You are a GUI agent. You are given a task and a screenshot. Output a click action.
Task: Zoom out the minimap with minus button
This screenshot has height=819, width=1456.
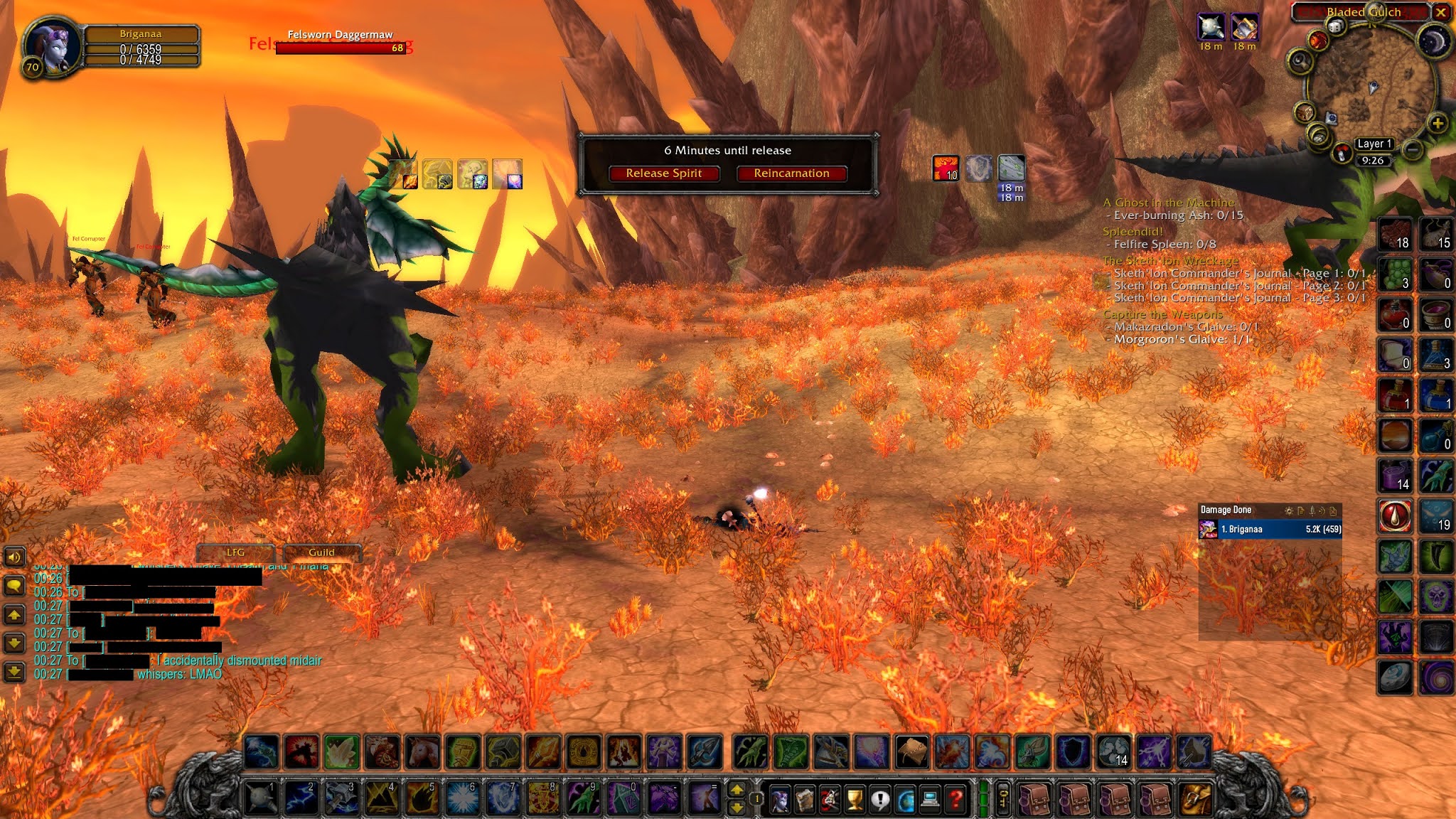(x=1414, y=149)
